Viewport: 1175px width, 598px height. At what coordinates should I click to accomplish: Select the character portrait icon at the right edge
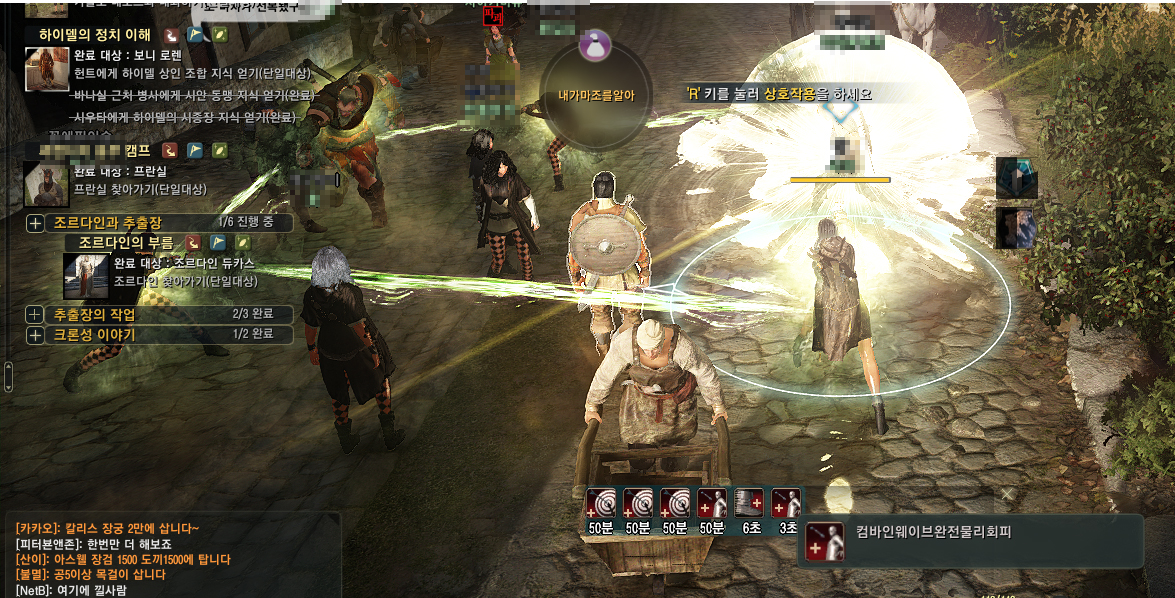(x=1016, y=227)
